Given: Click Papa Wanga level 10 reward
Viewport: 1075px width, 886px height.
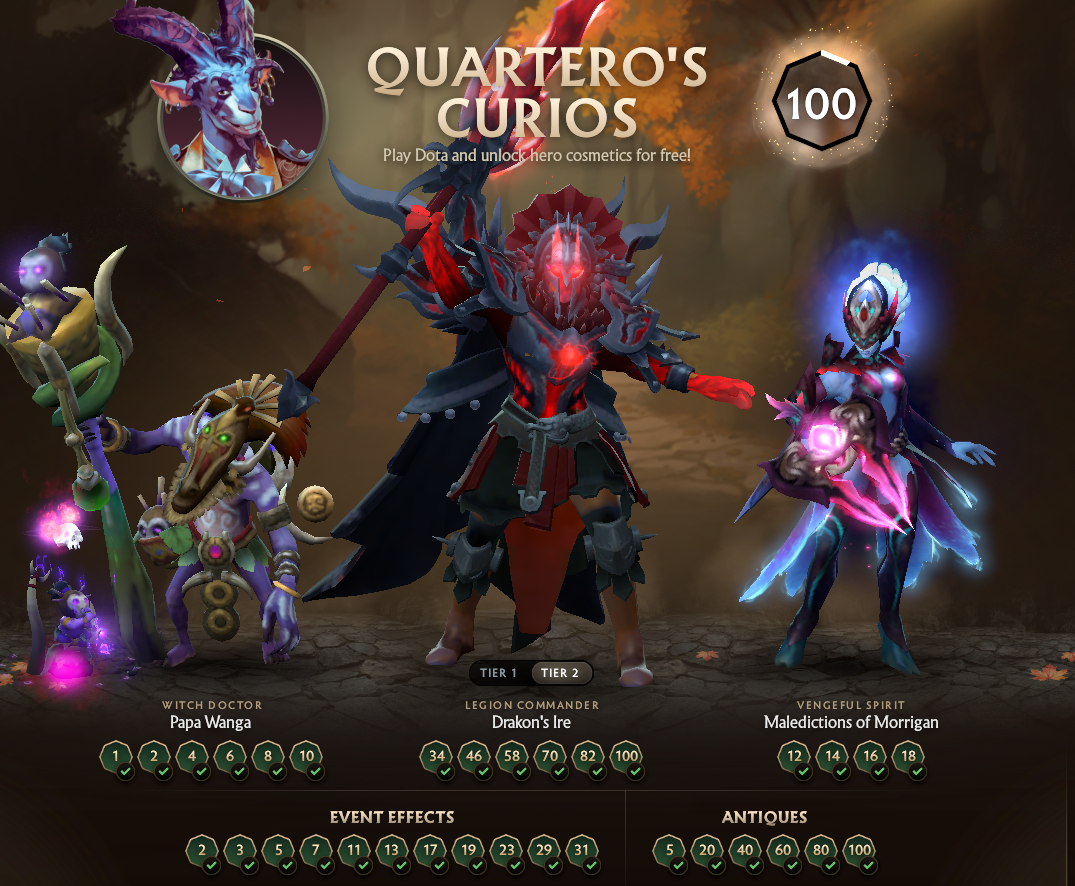Looking at the screenshot, I should click(x=306, y=757).
